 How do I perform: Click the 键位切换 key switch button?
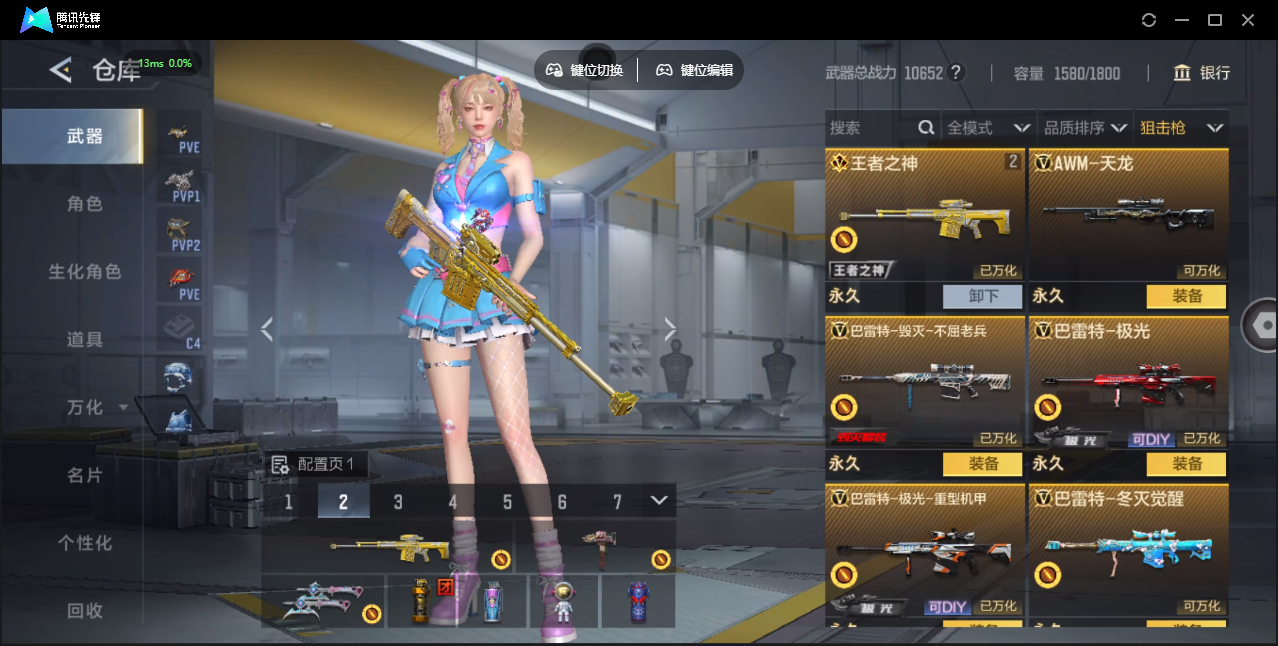pyautogui.click(x=585, y=70)
